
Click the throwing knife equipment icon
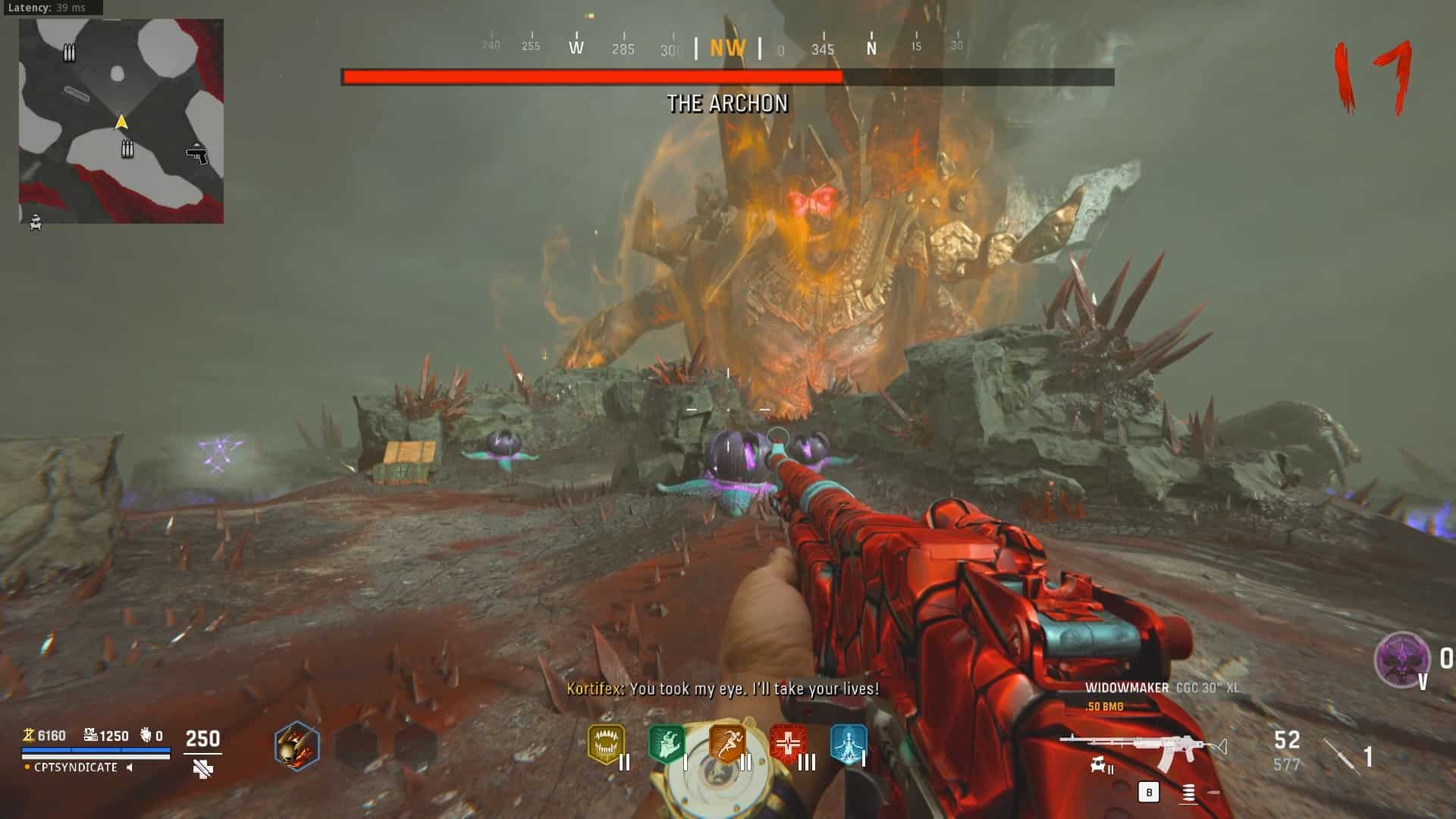pos(1341,755)
